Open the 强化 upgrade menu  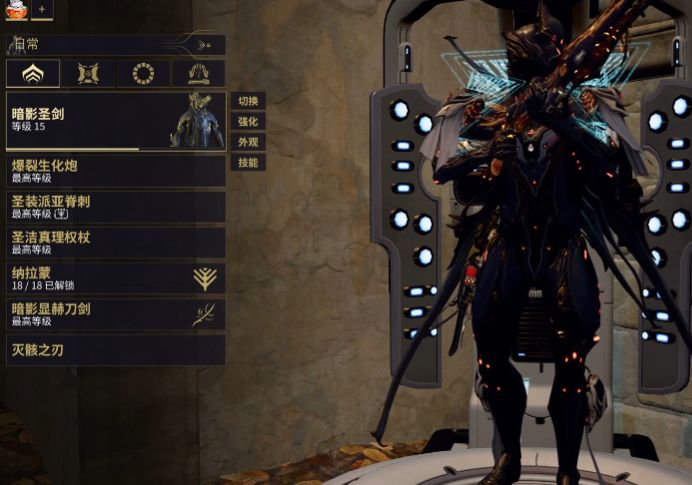click(x=248, y=122)
